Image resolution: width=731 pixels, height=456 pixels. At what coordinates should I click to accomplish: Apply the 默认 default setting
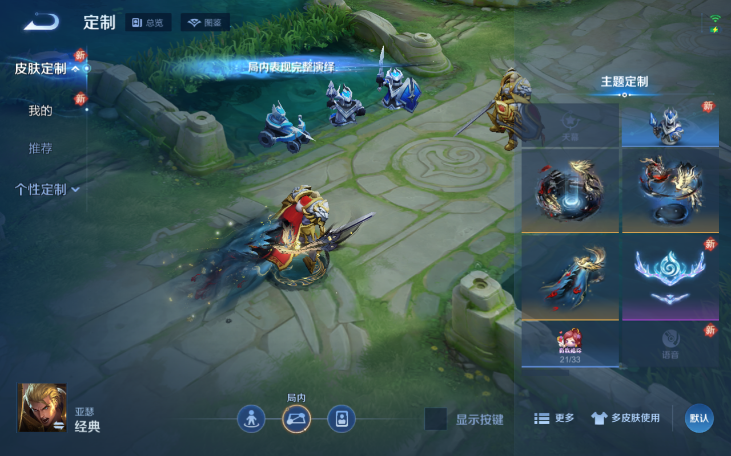click(x=699, y=419)
